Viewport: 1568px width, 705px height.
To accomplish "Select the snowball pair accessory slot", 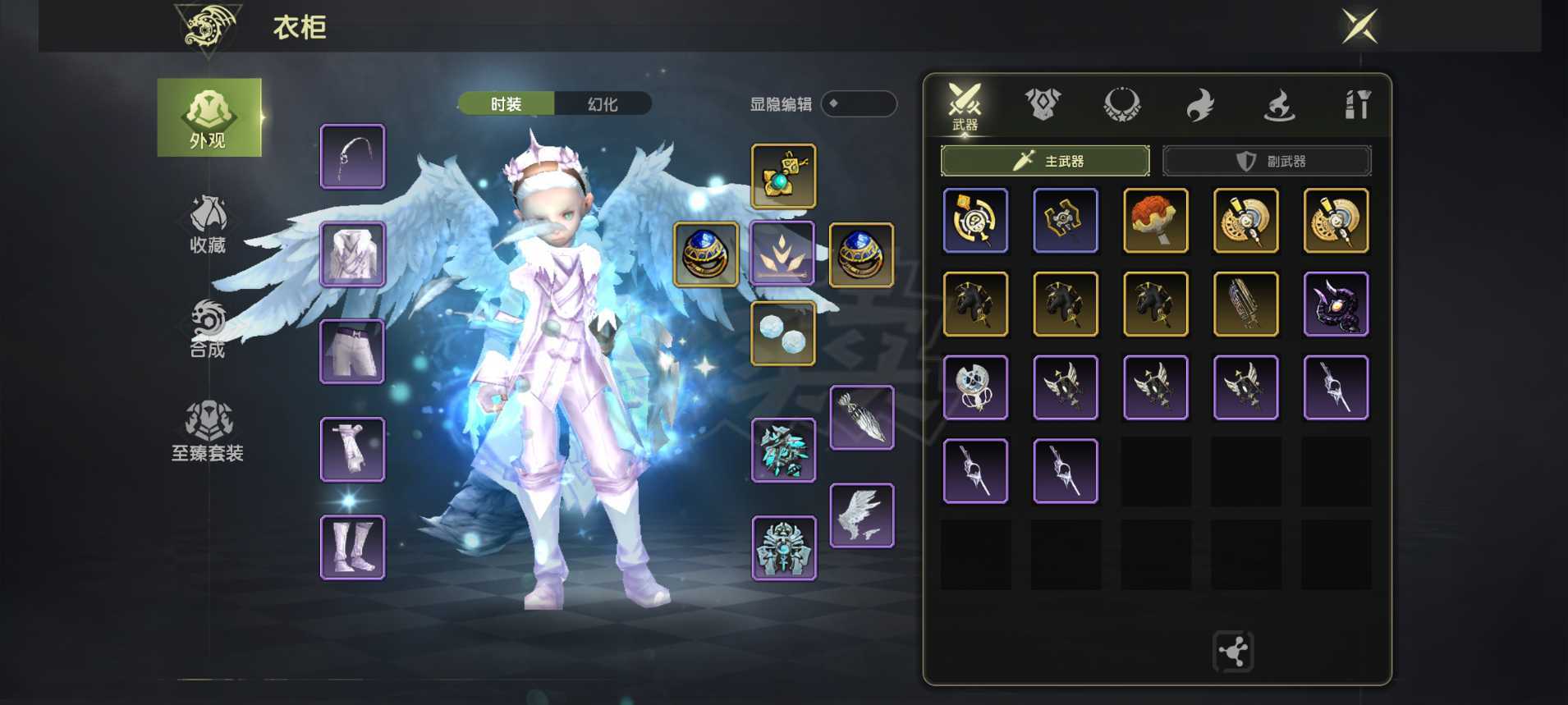I will (x=783, y=333).
